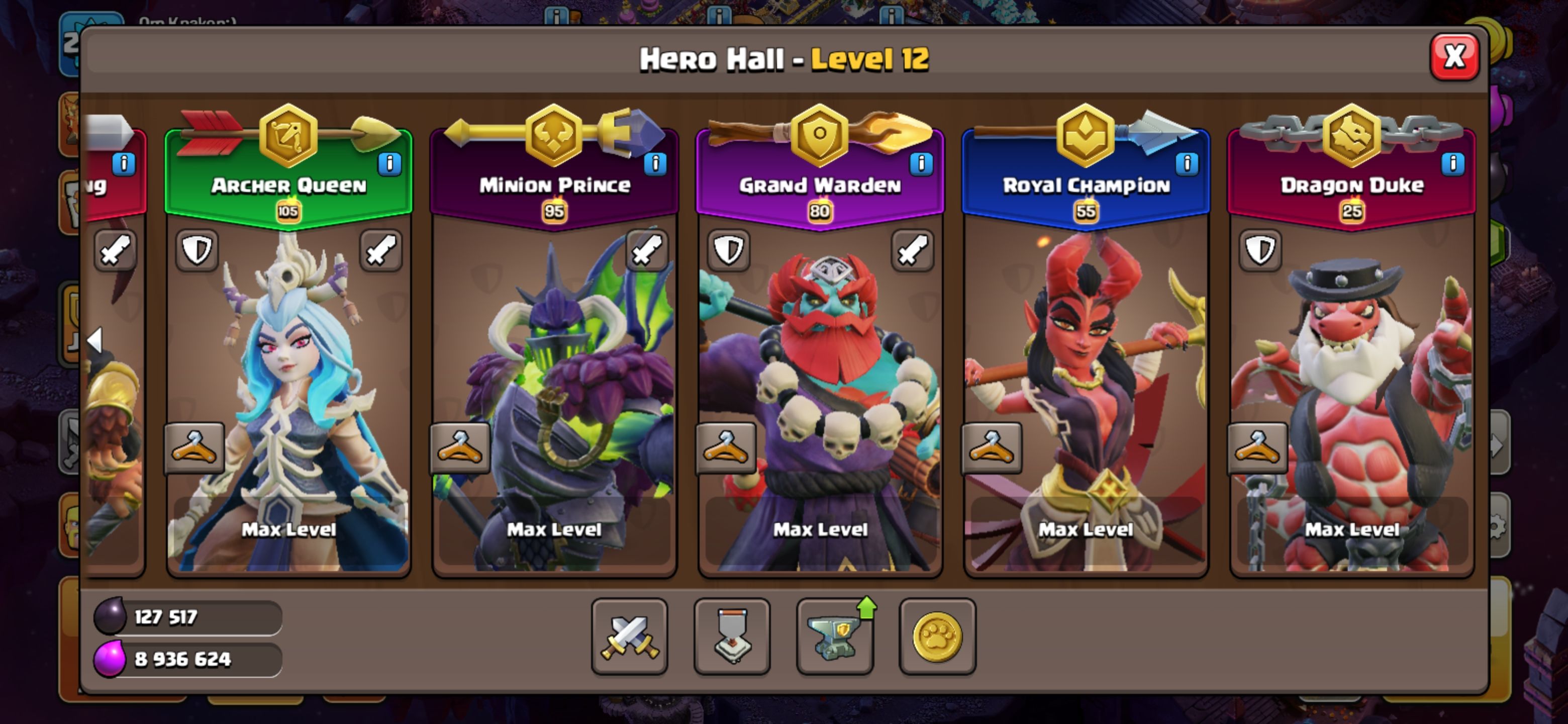This screenshot has height=724, width=1568.
Task: Select Minion Prince sword slot
Action: (646, 250)
